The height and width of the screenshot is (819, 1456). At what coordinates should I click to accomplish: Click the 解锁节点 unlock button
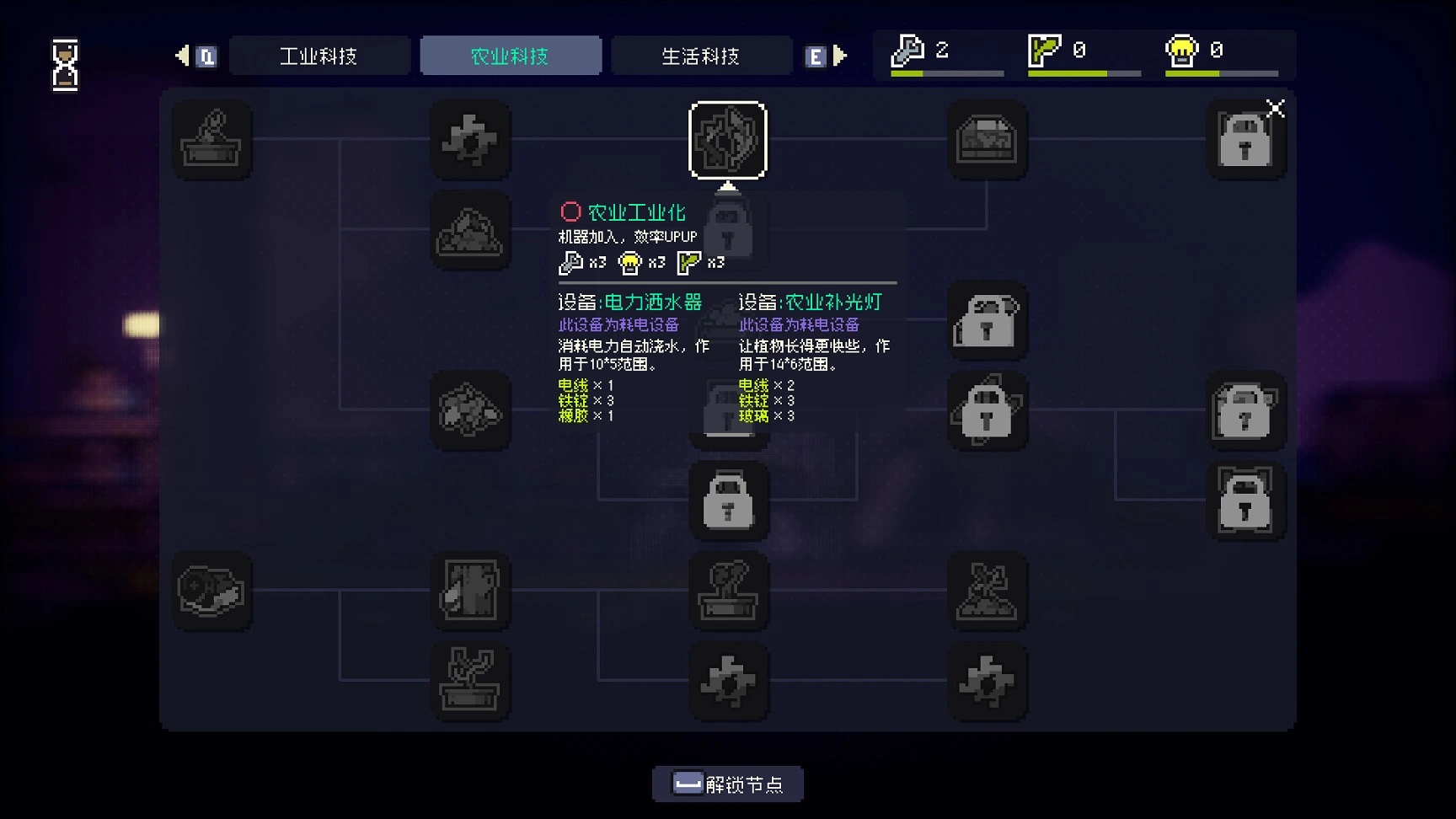(728, 784)
